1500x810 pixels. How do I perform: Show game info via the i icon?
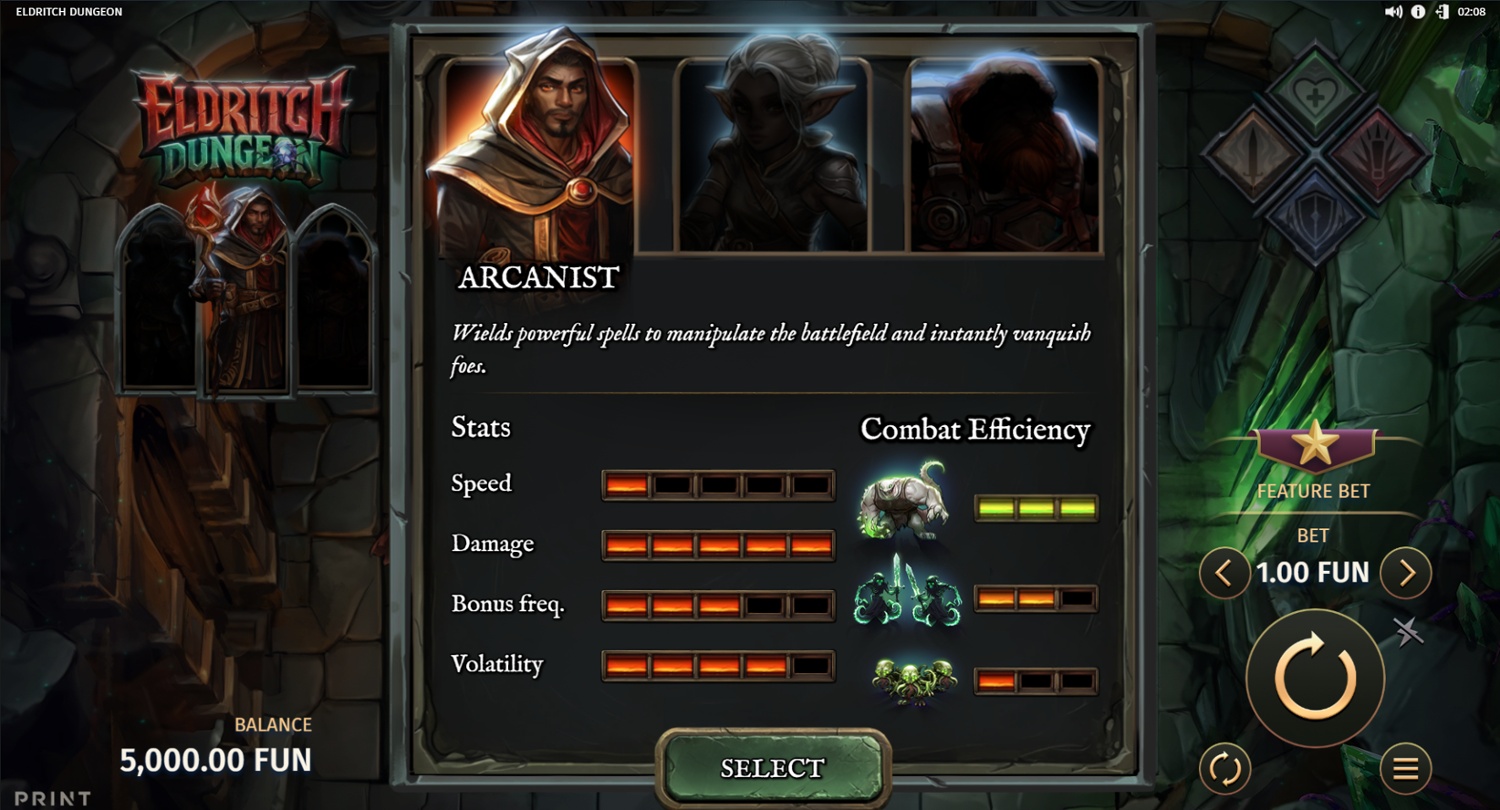tap(1418, 12)
